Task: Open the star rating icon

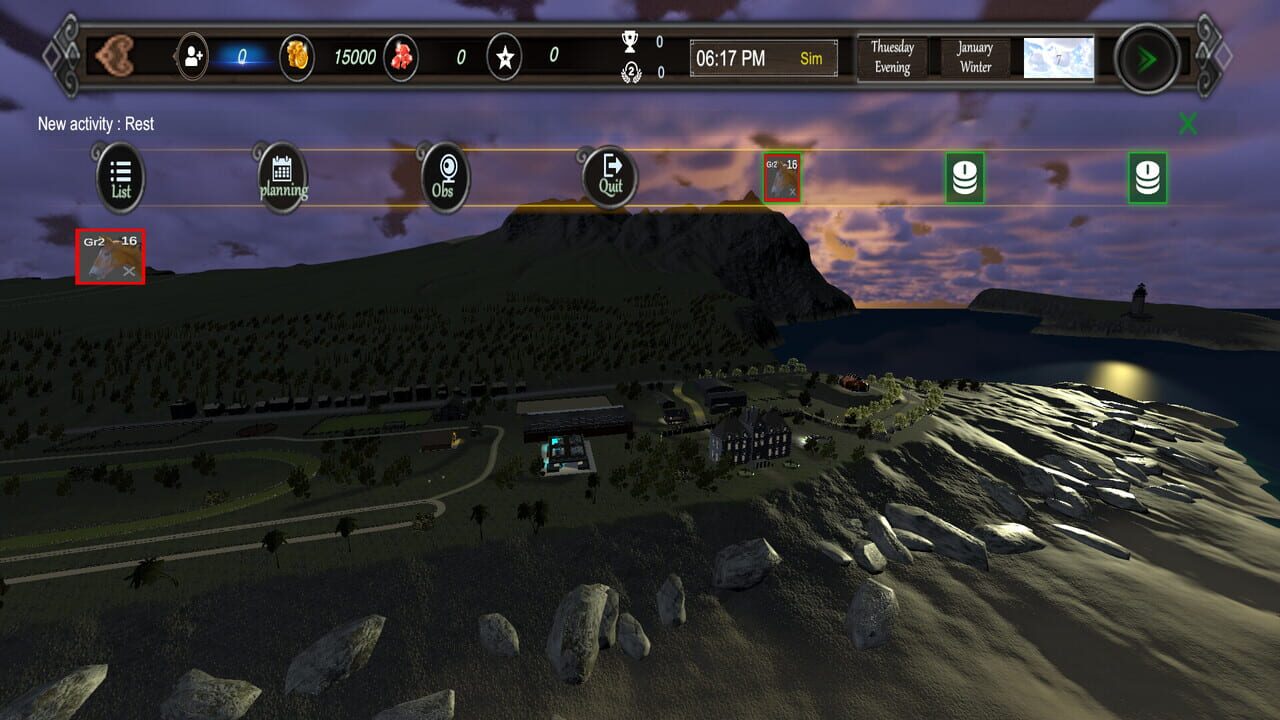Action: click(x=506, y=57)
